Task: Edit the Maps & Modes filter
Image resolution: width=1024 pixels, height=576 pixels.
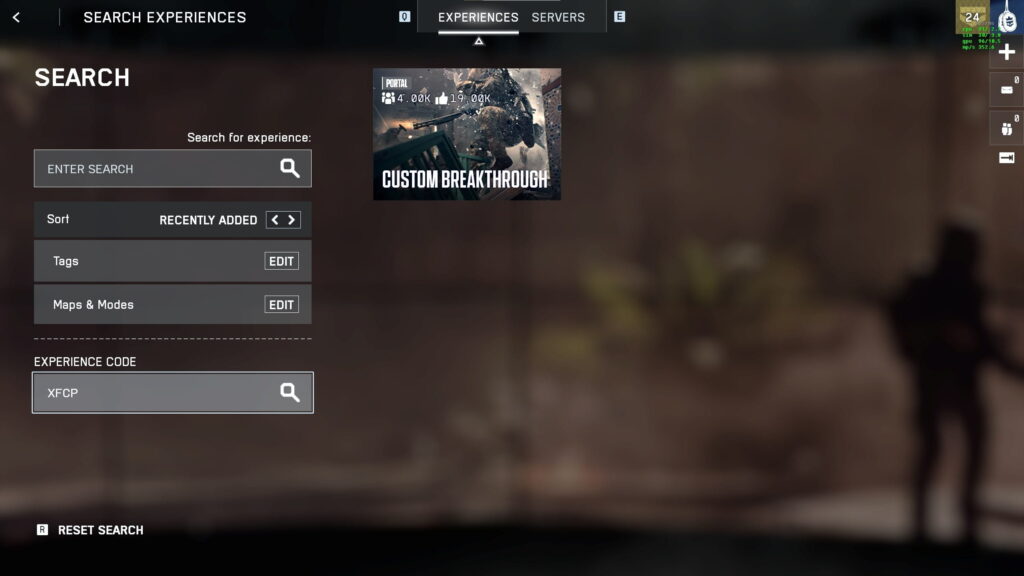Action: point(281,305)
